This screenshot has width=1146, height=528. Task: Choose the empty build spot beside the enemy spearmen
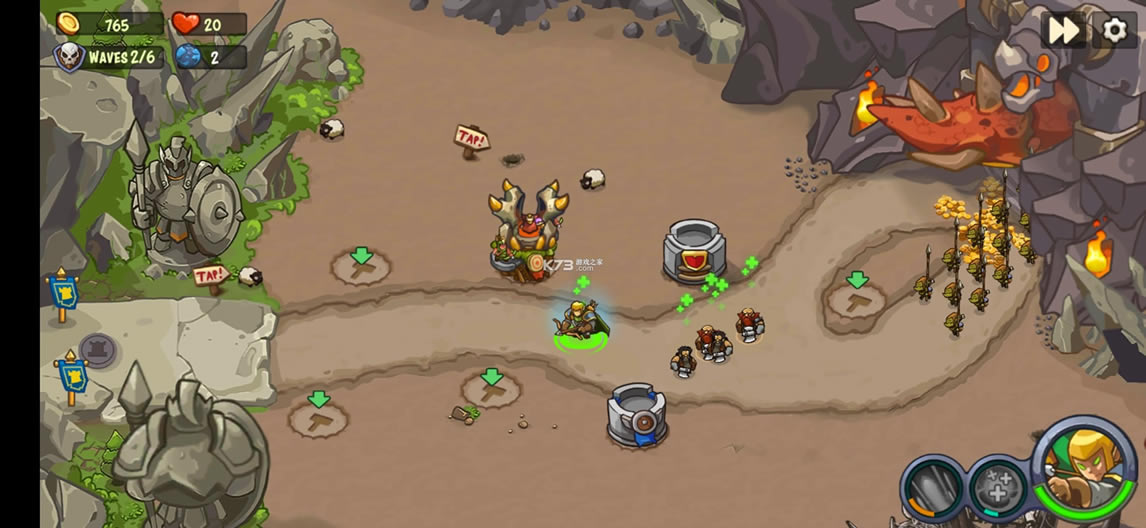pyautogui.click(x=856, y=297)
